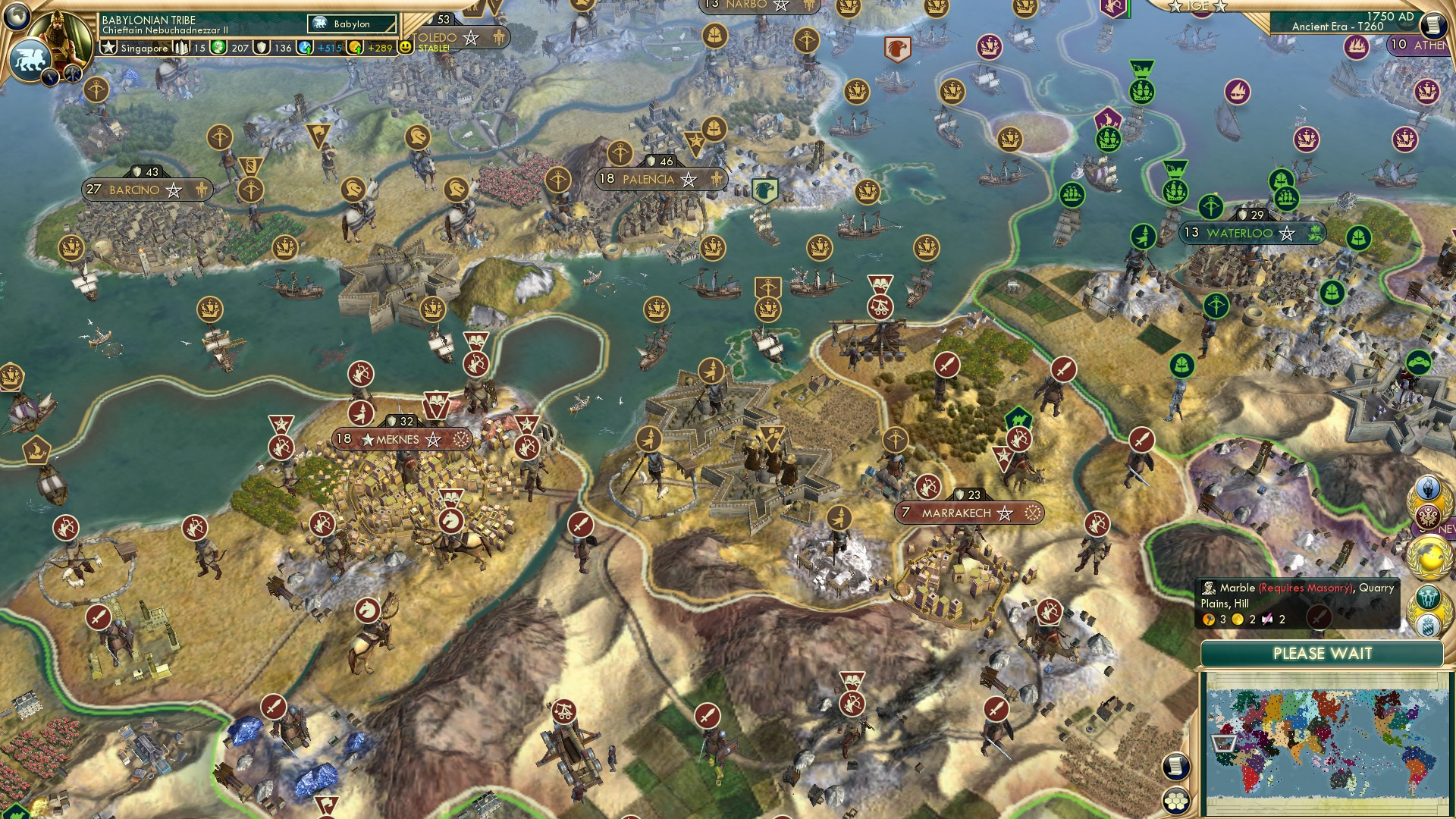Open the notification scroll in the top-right corner
Viewport: 1456px width, 819px height.
(1432, 25)
